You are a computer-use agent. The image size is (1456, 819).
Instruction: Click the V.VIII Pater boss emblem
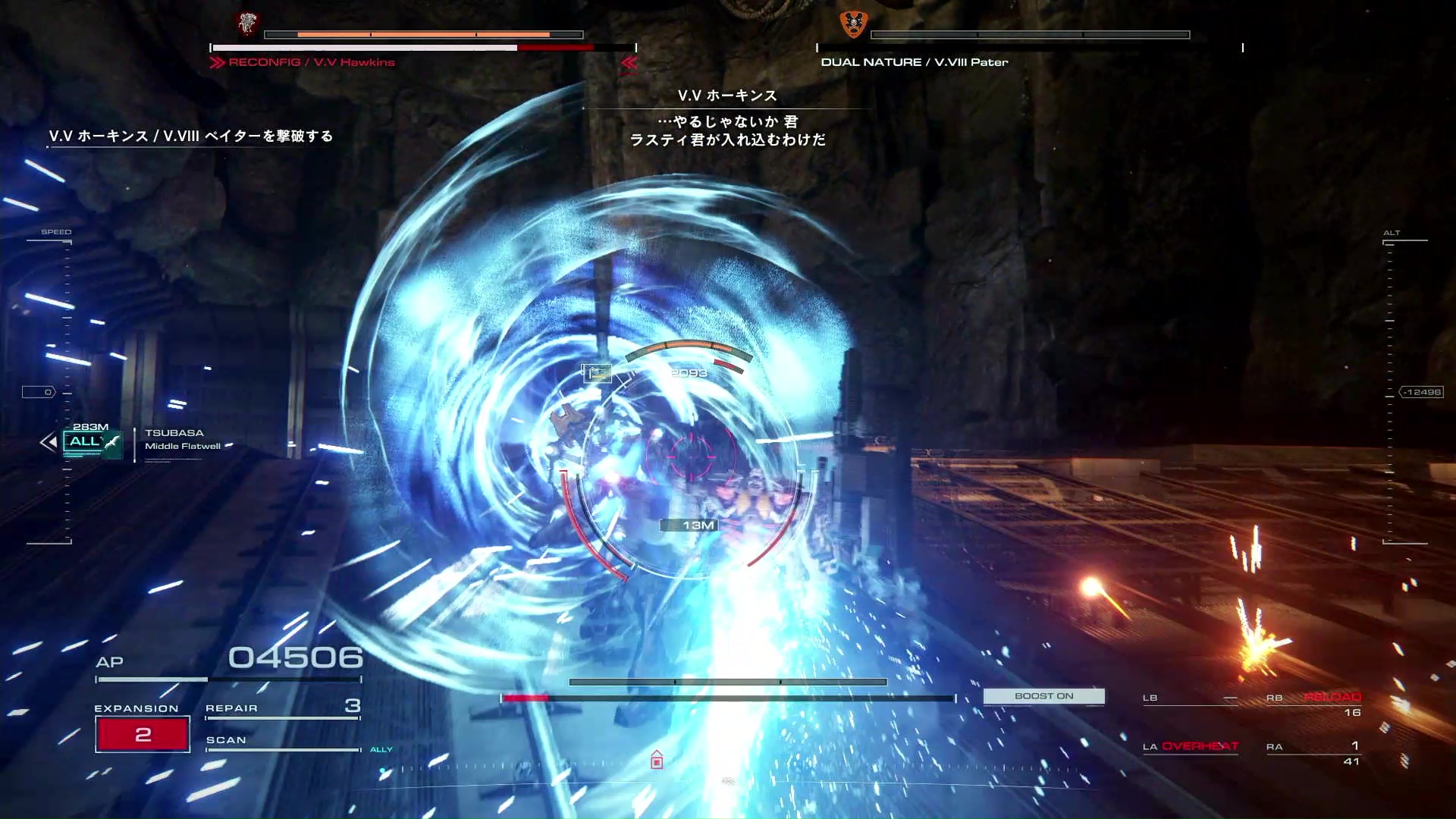click(x=853, y=24)
